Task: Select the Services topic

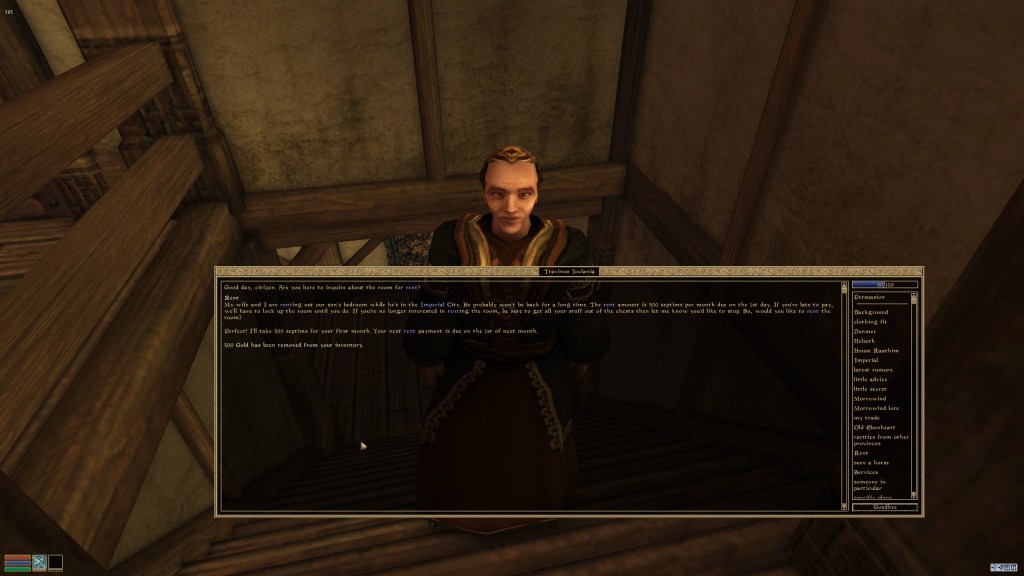Action: [866, 472]
